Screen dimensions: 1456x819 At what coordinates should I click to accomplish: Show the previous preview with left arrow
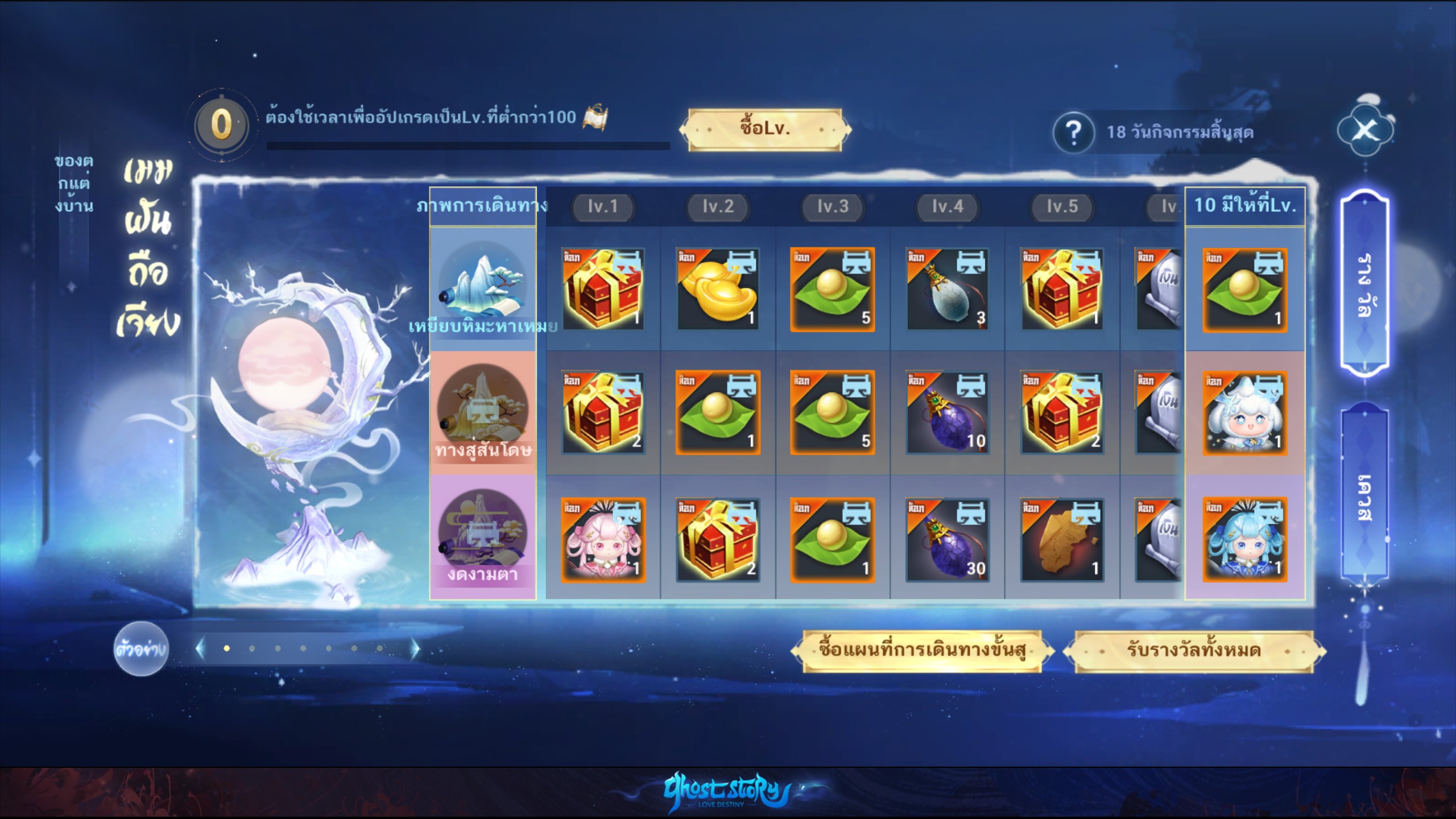pos(200,648)
